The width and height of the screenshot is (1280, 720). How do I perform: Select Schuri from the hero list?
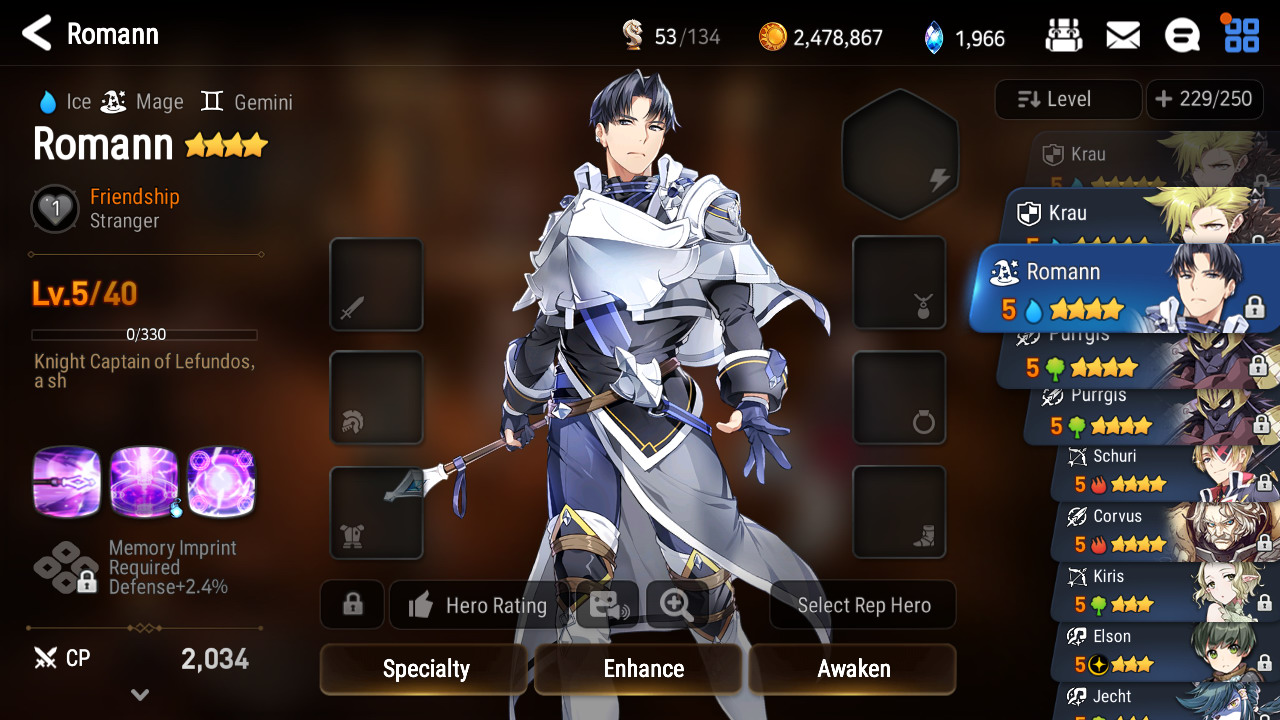pos(1150,471)
